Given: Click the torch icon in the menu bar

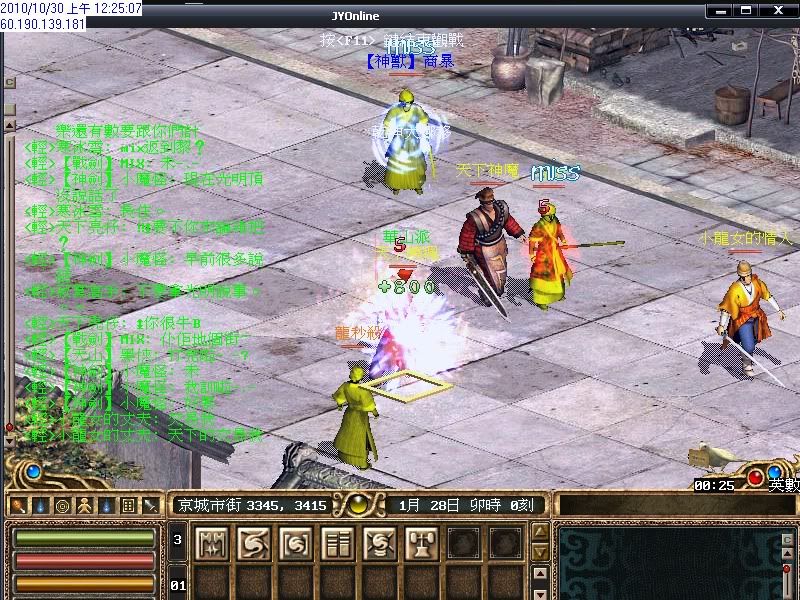Looking at the screenshot, I should (x=18, y=506).
